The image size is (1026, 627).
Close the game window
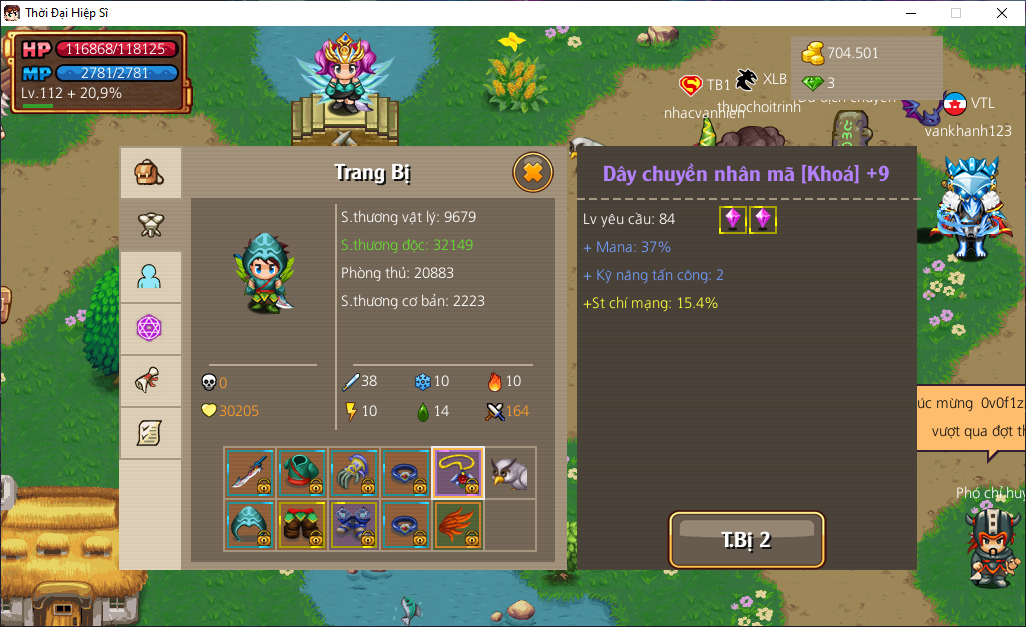1001,13
